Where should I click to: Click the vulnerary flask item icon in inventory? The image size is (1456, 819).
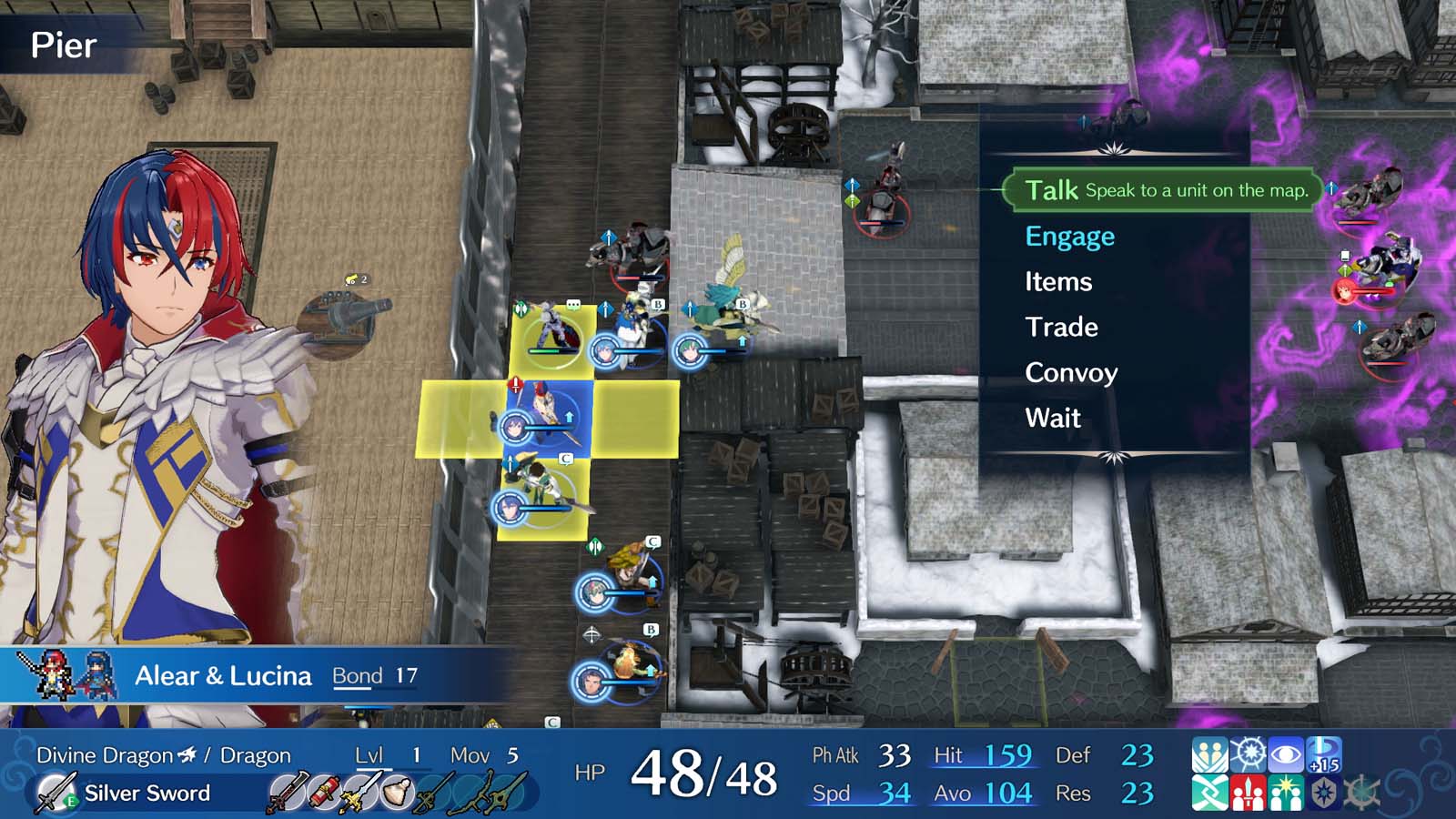point(395,792)
